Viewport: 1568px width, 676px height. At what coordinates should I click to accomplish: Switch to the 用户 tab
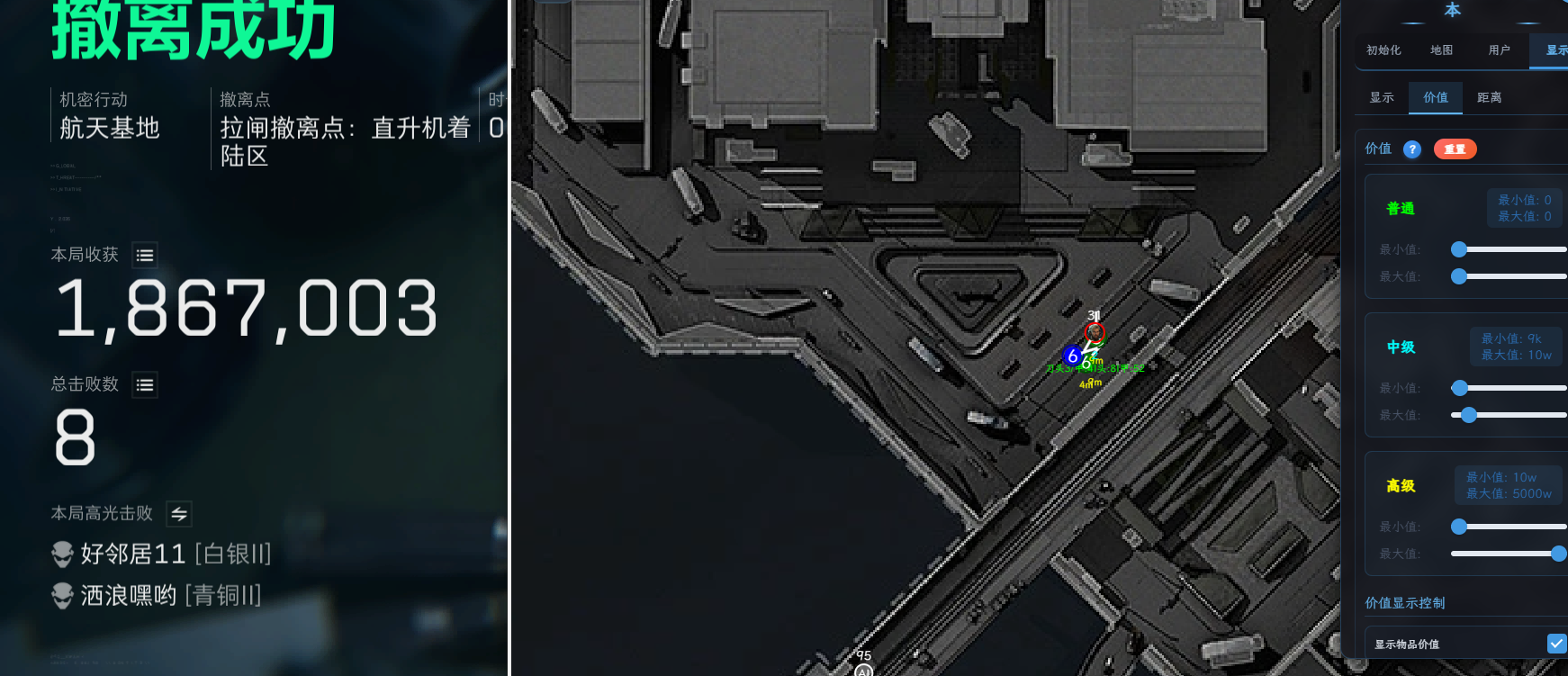point(1499,50)
